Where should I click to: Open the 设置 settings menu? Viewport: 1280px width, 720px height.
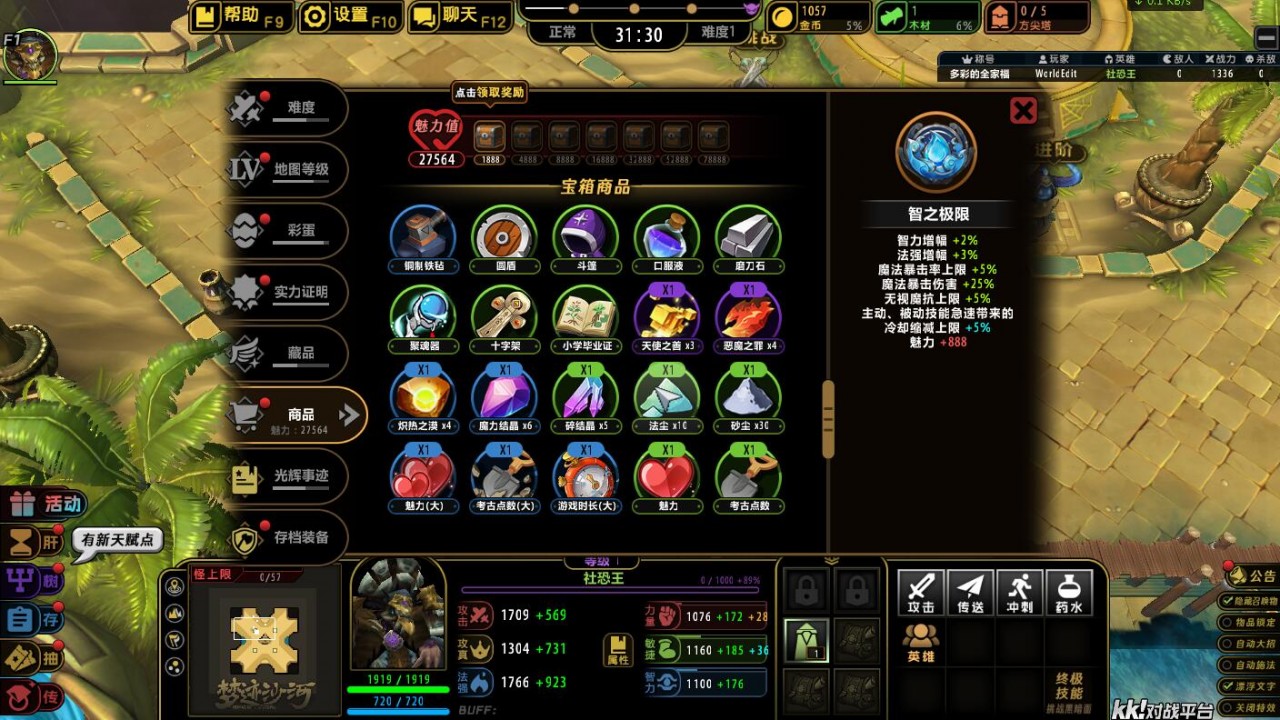[x=350, y=16]
